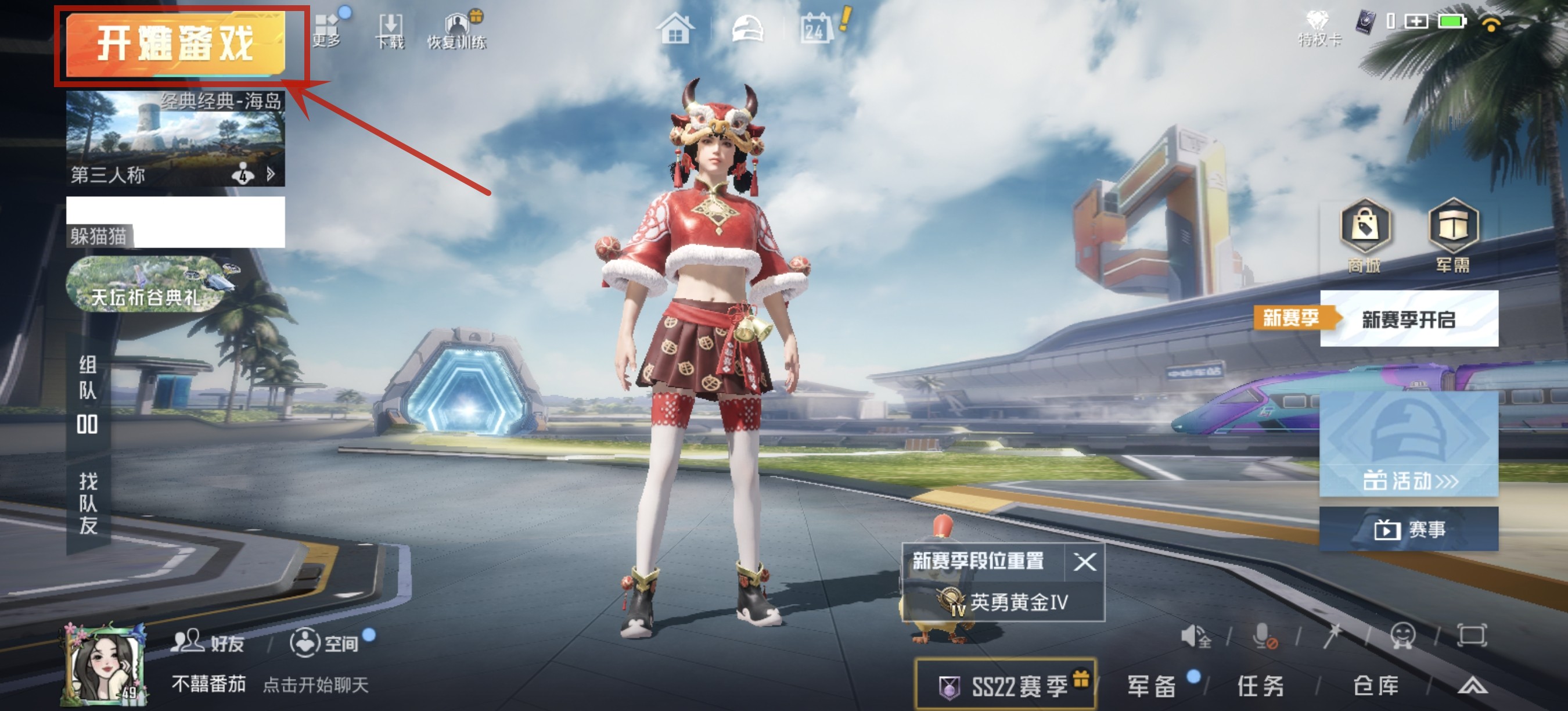Tap 找队友 to find teammates
Screen dimensions: 1568x711
(88, 503)
